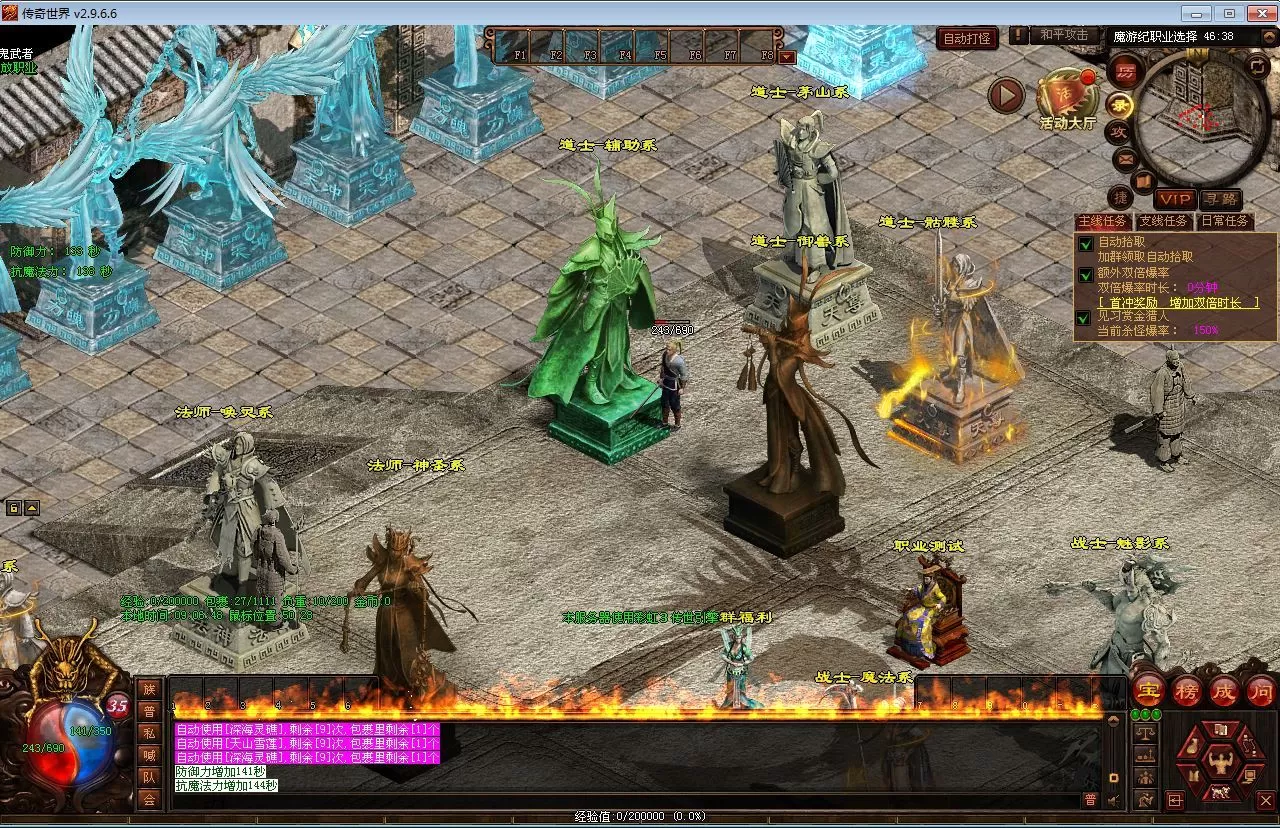
Task: Toggle the 额外双倍爆率 double drop checkbox
Action: point(1085,273)
